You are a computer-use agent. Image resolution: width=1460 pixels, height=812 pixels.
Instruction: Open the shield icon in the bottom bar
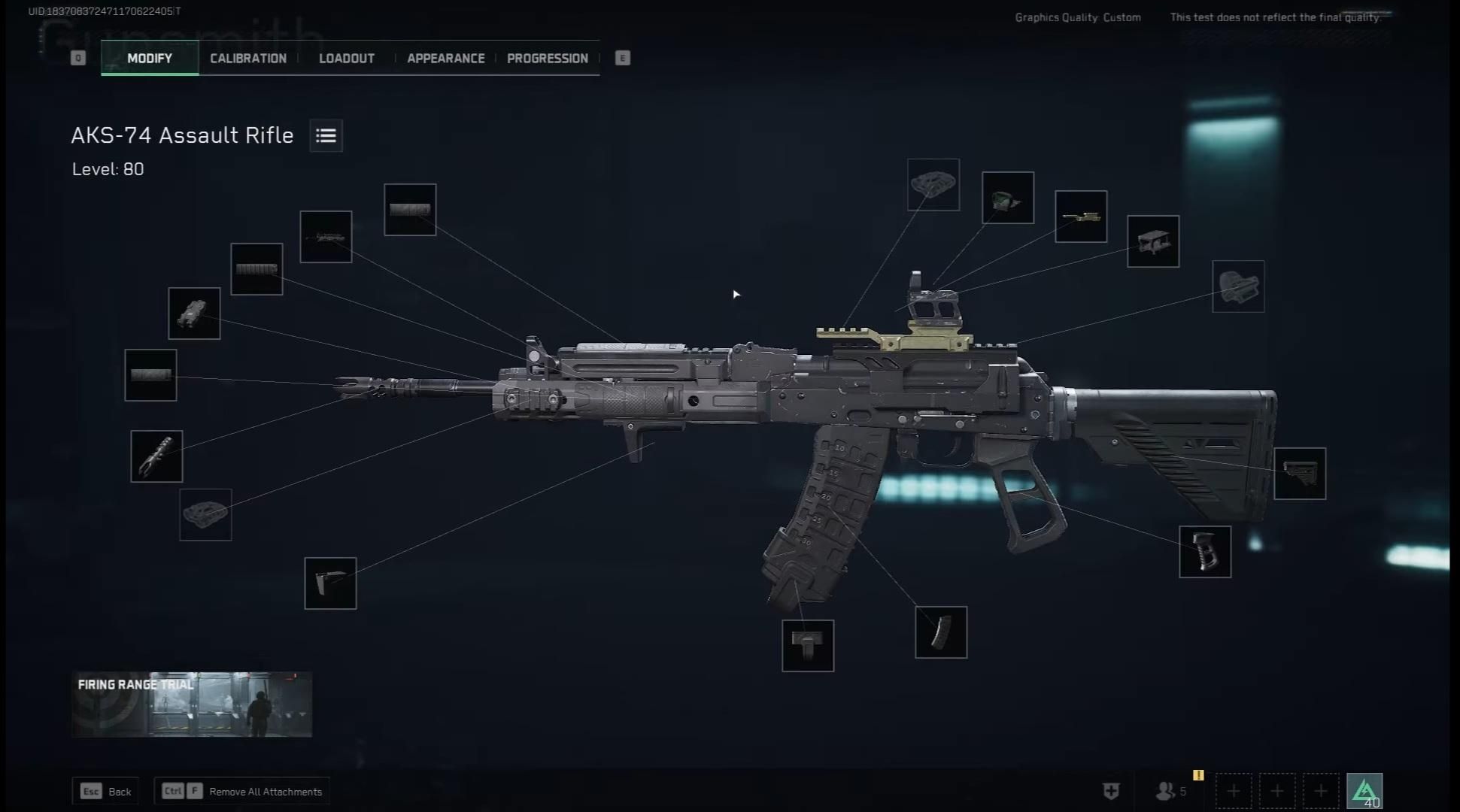[x=1111, y=791]
